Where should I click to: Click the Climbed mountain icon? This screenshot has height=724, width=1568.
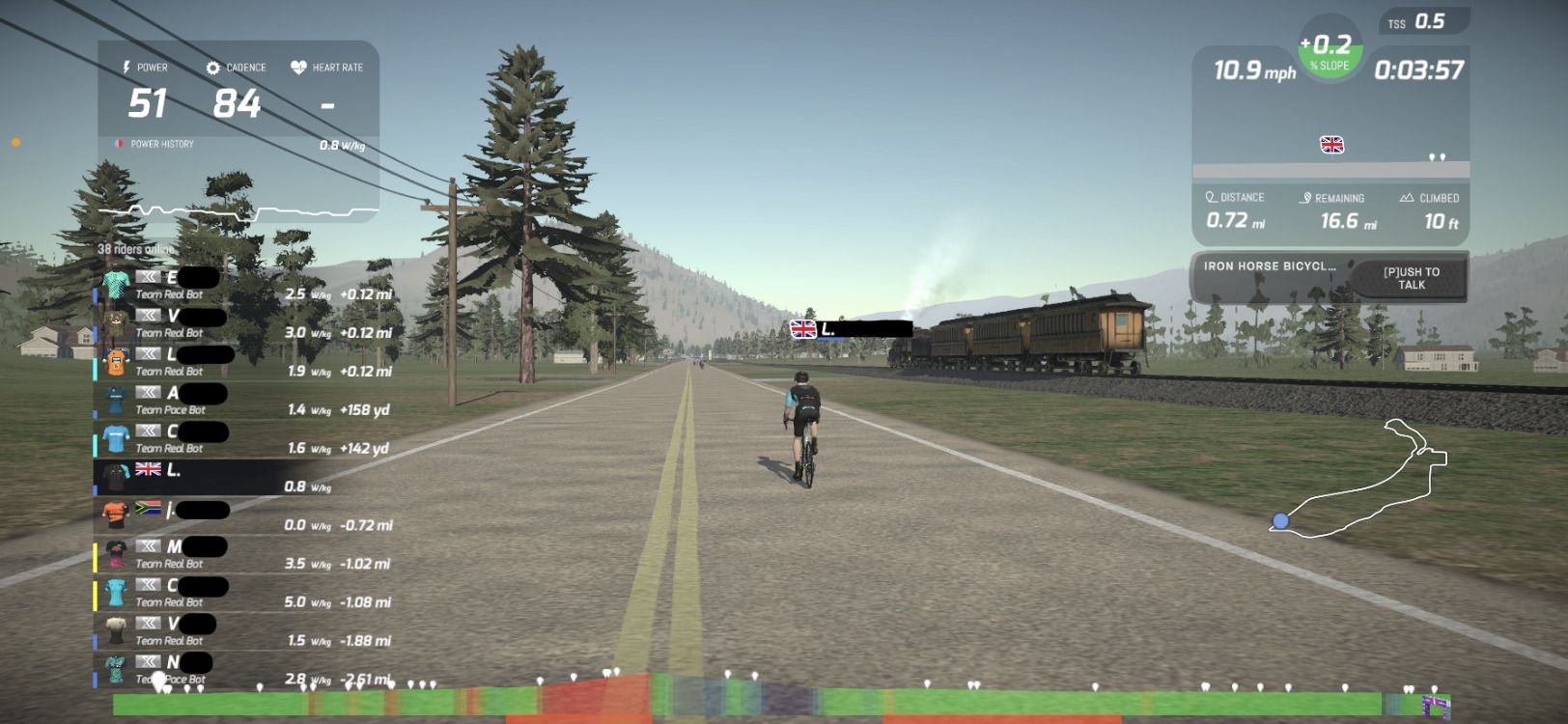pos(1406,197)
